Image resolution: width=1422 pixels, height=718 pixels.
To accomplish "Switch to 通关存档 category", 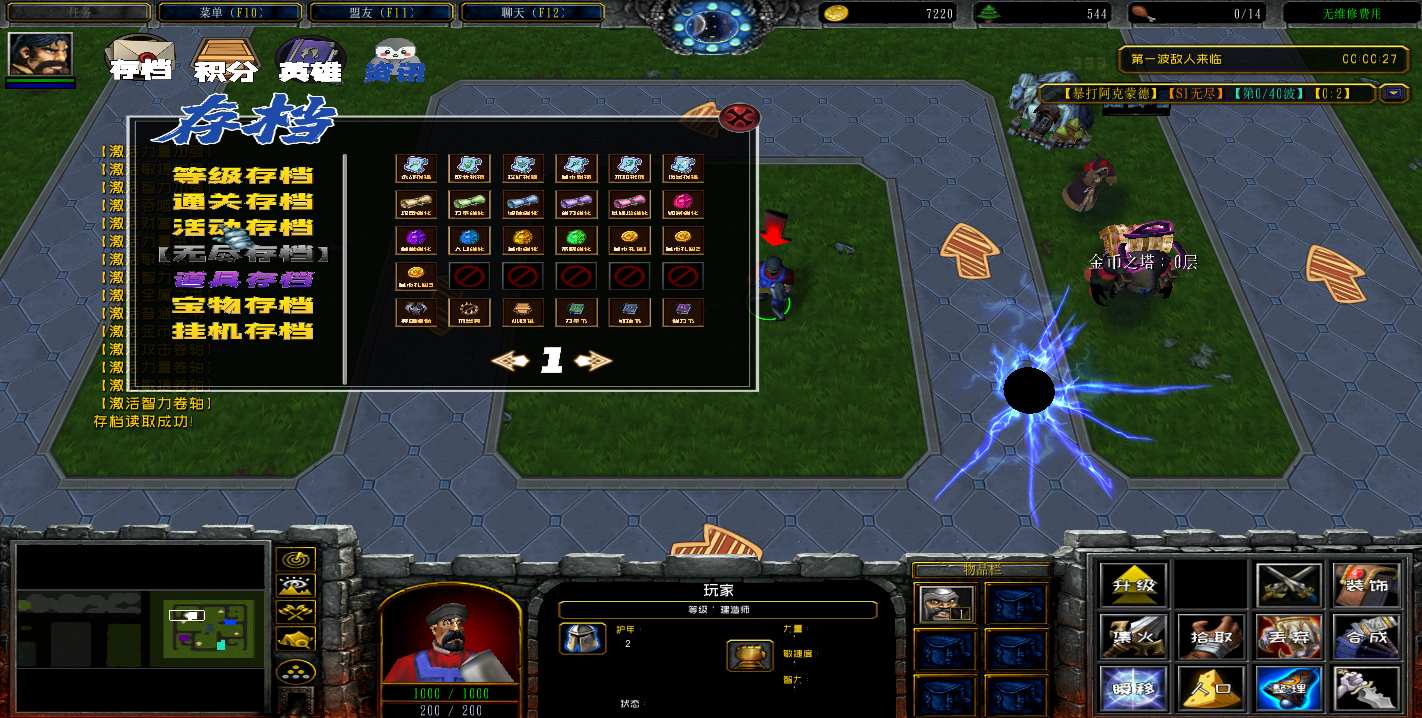I will coord(243,202).
